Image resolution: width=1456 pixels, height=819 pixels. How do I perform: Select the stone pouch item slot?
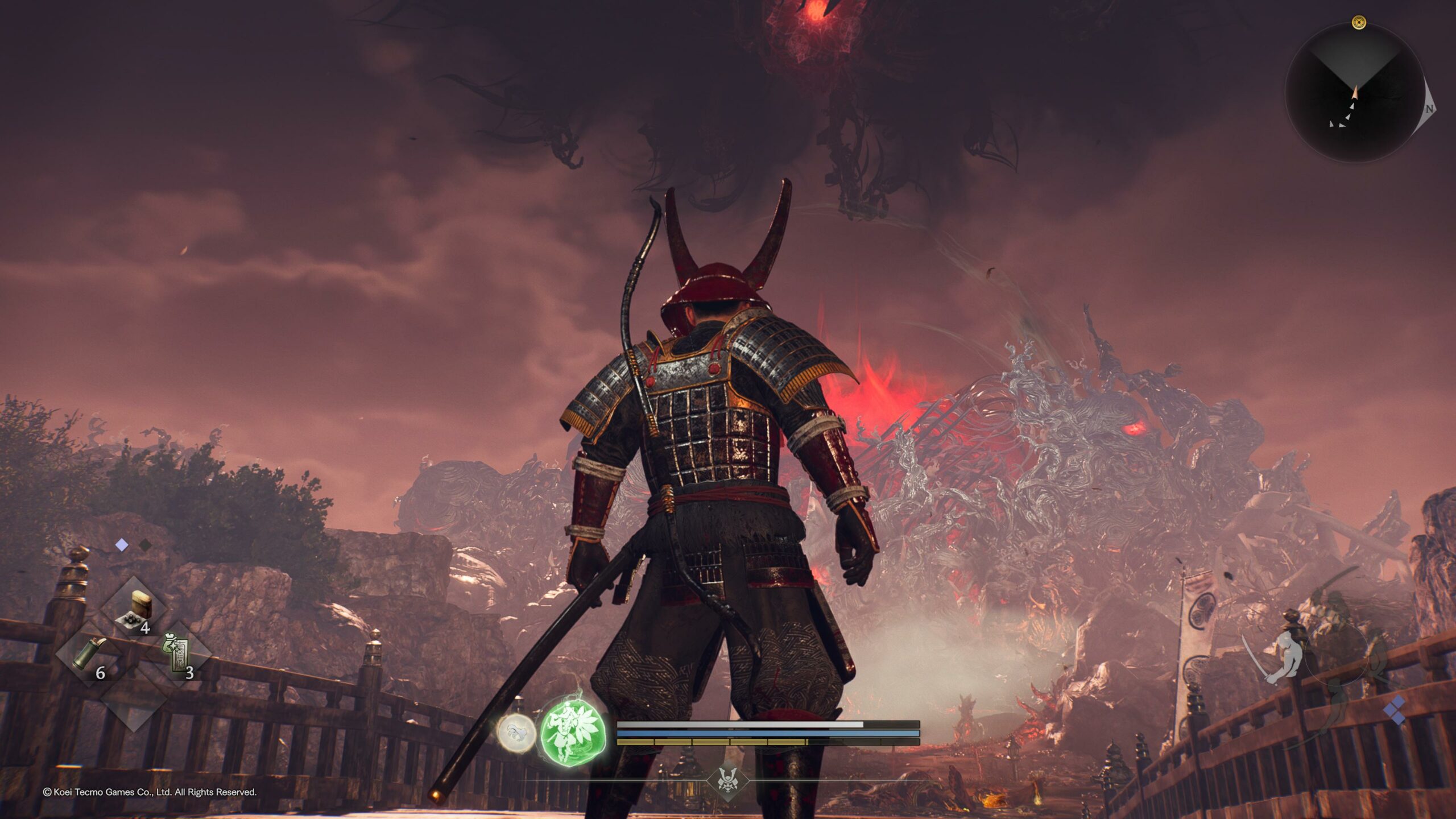135,610
